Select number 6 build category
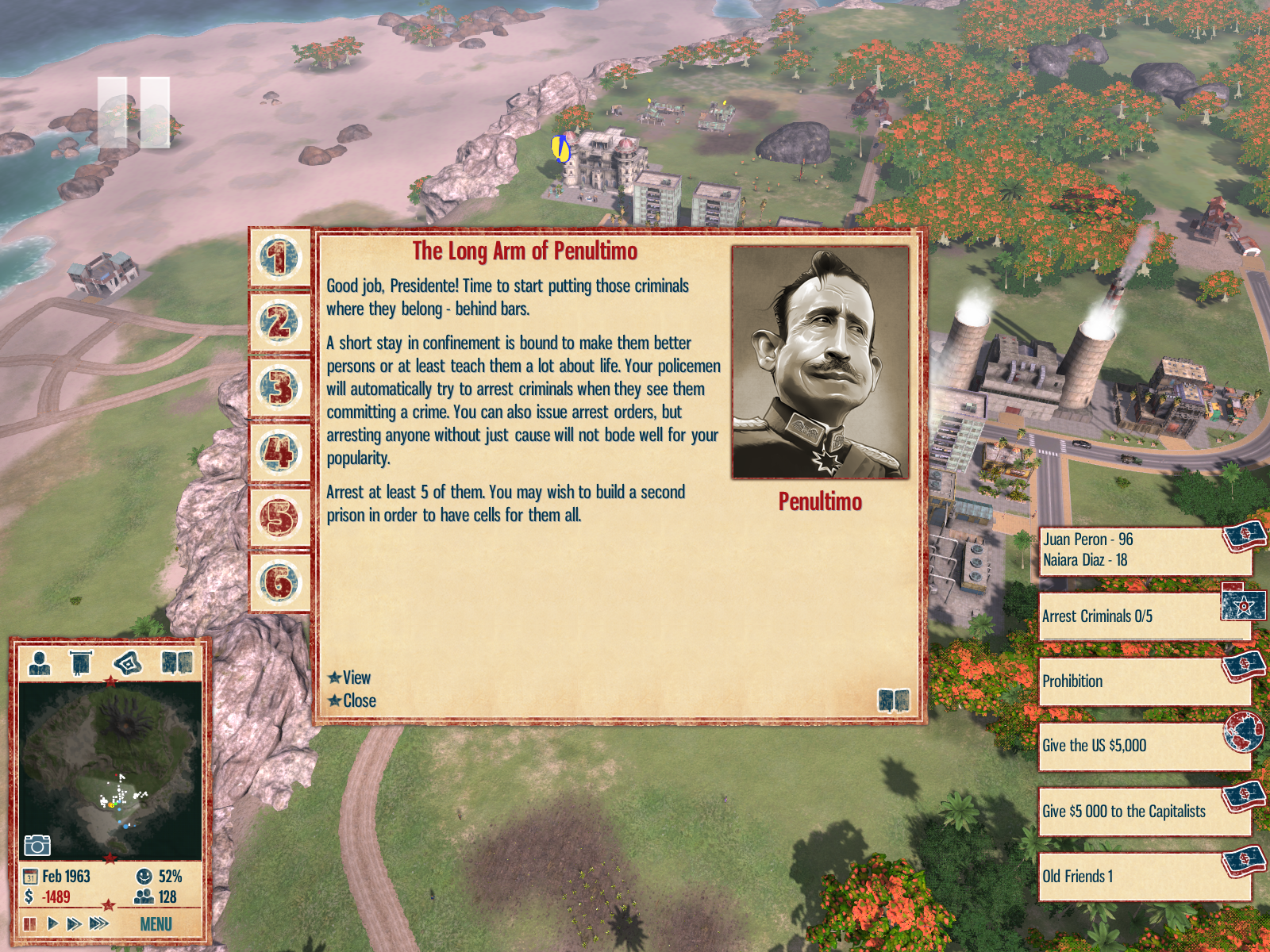This screenshot has height=952, width=1270. click(x=279, y=583)
